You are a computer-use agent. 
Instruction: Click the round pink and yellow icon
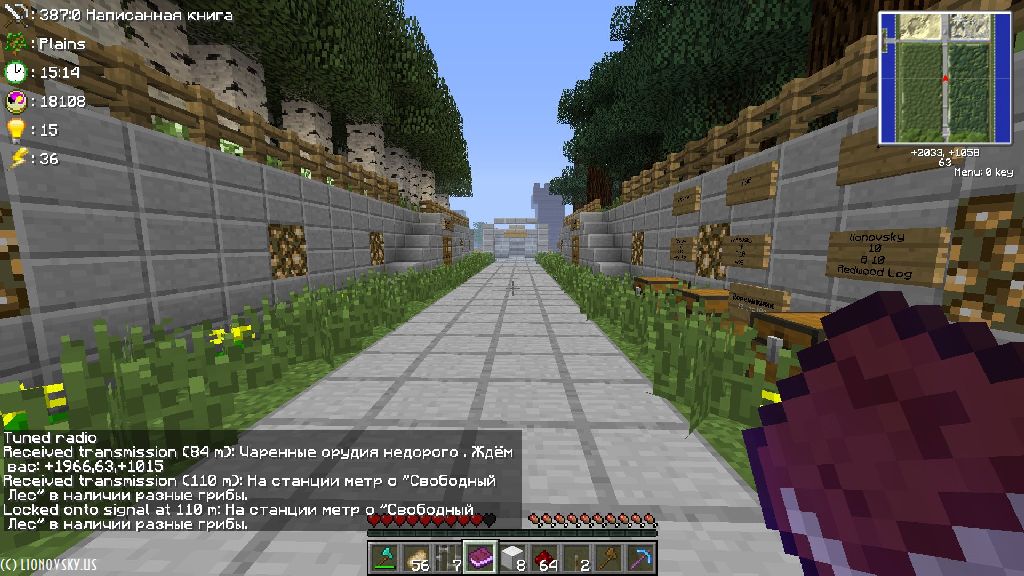(x=15, y=101)
